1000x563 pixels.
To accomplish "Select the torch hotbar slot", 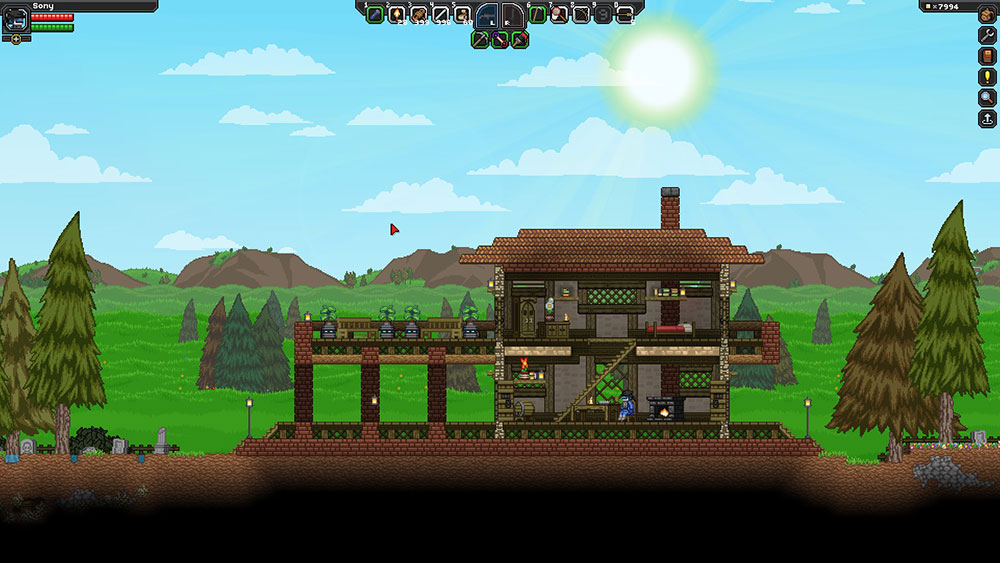I will click(x=397, y=14).
